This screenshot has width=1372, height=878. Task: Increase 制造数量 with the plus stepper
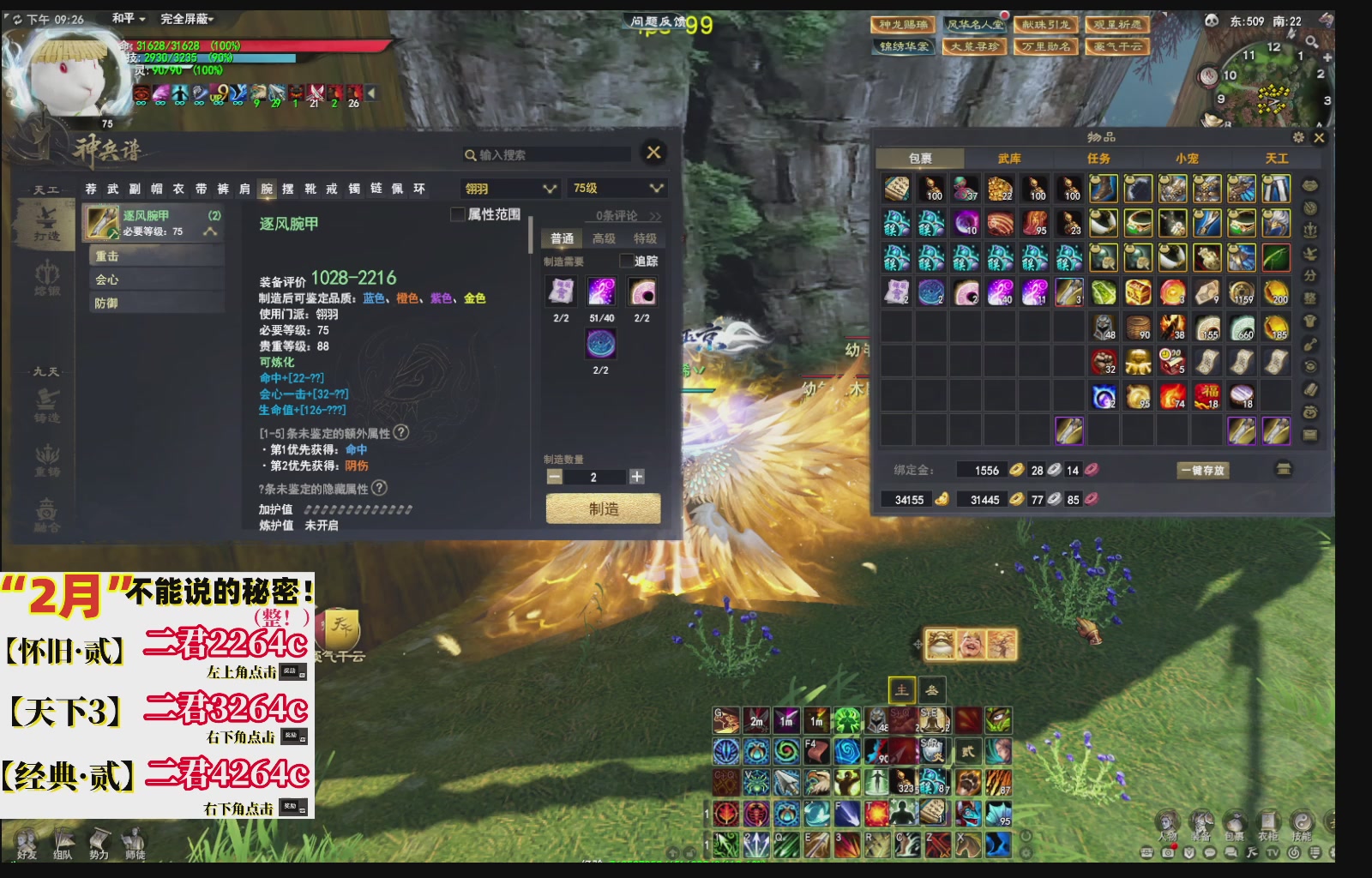coord(637,477)
